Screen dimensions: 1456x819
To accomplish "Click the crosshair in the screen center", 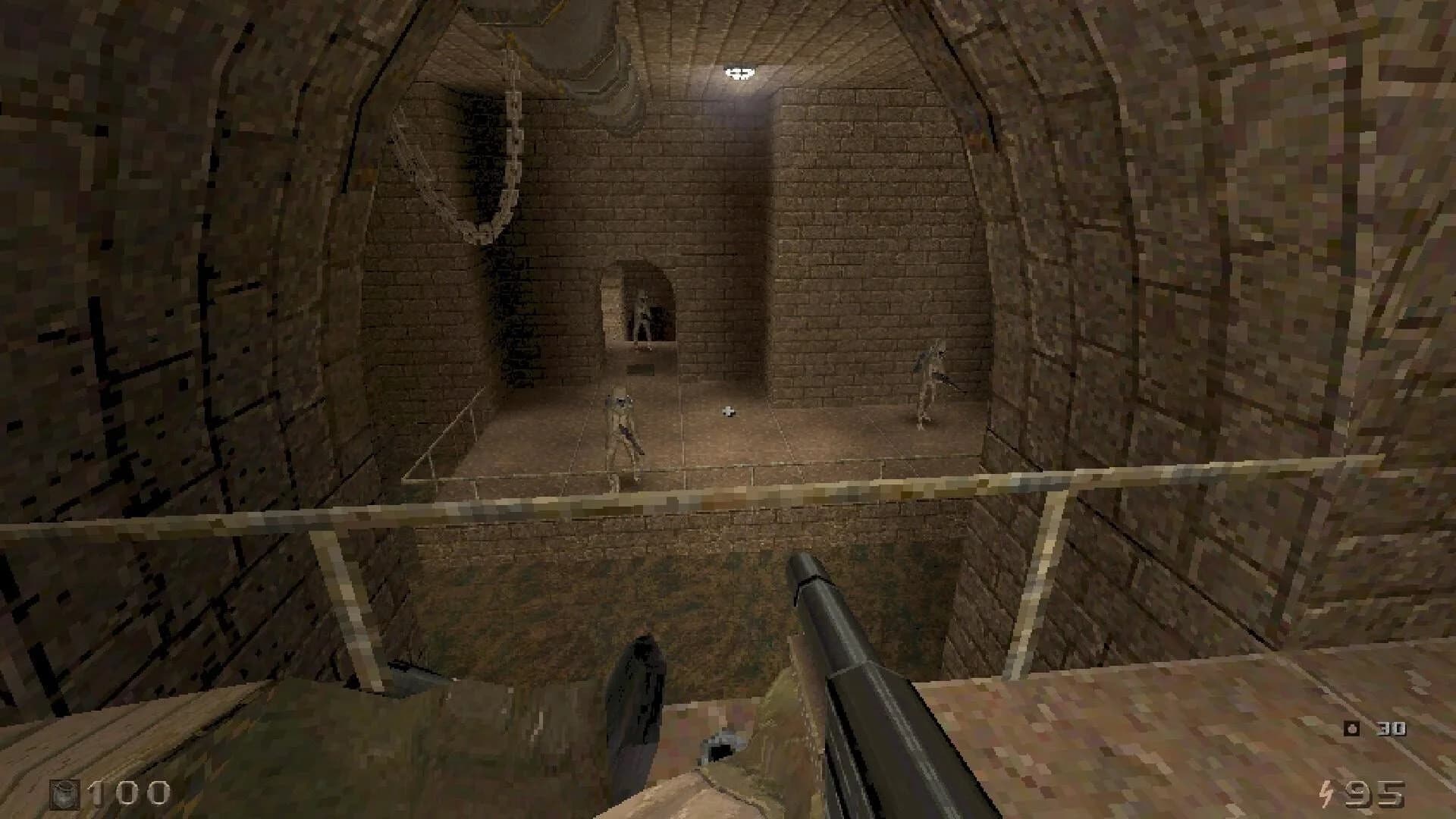I will (728, 409).
